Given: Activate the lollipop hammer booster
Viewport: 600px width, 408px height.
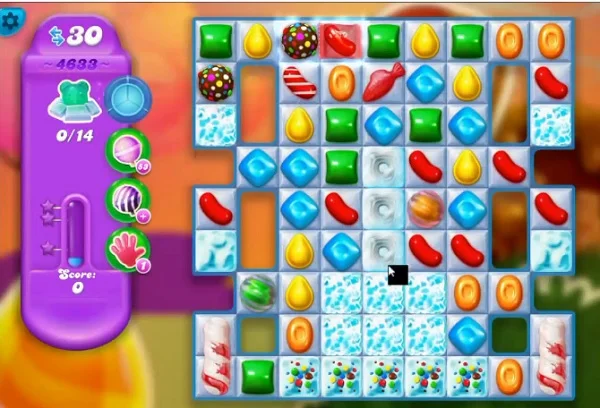Looking at the screenshot, I should (127, 148).
